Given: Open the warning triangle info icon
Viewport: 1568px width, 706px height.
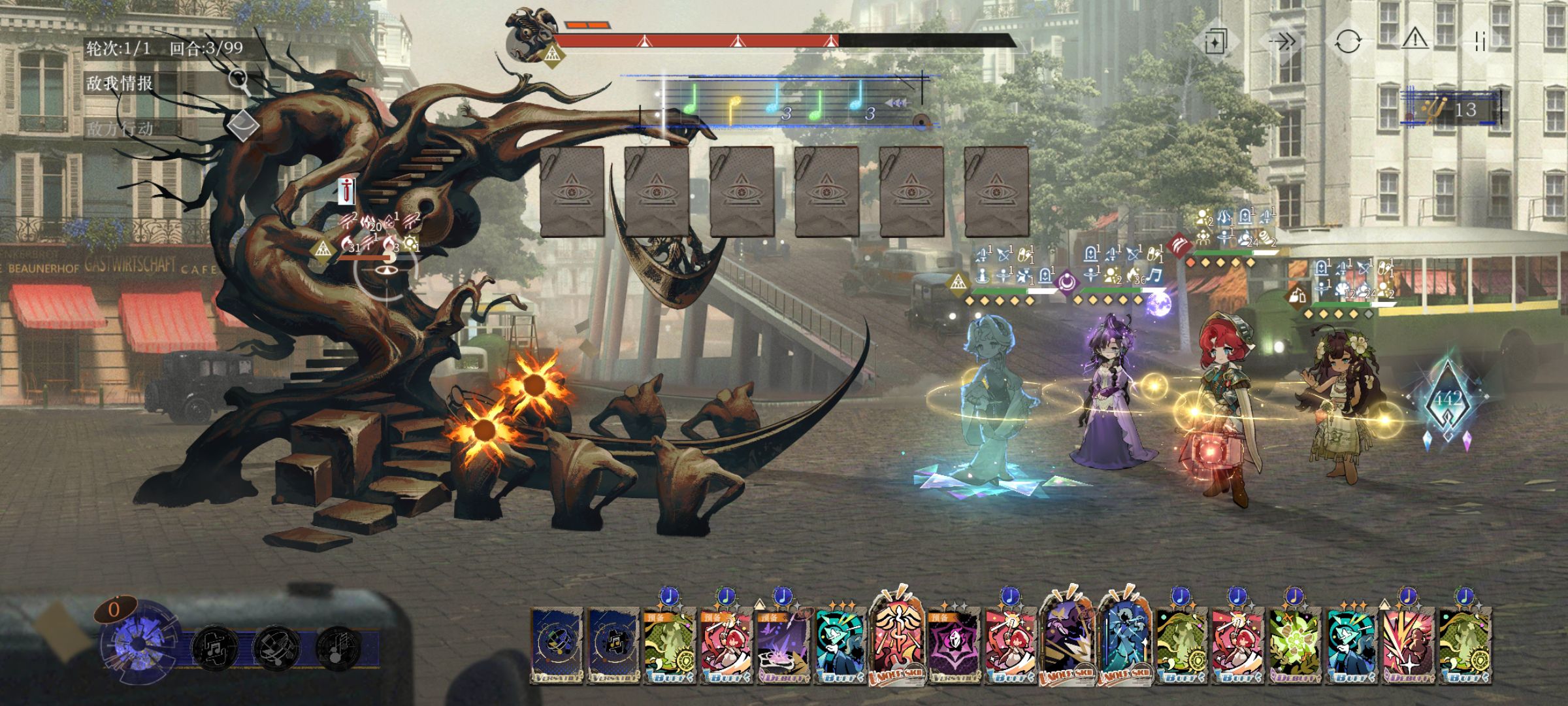Looking at the screenshot, I should point(1414,41).
